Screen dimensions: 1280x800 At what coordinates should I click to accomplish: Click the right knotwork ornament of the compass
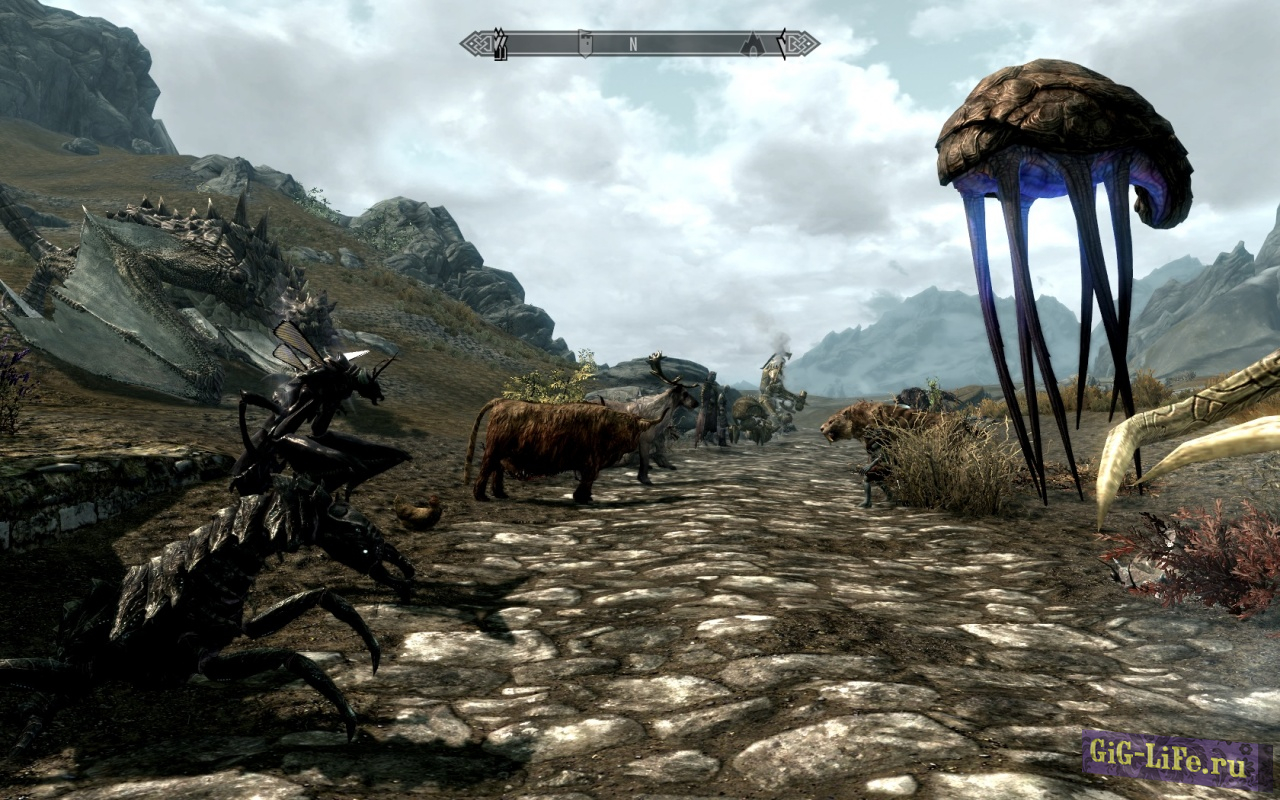pos(799,42)
